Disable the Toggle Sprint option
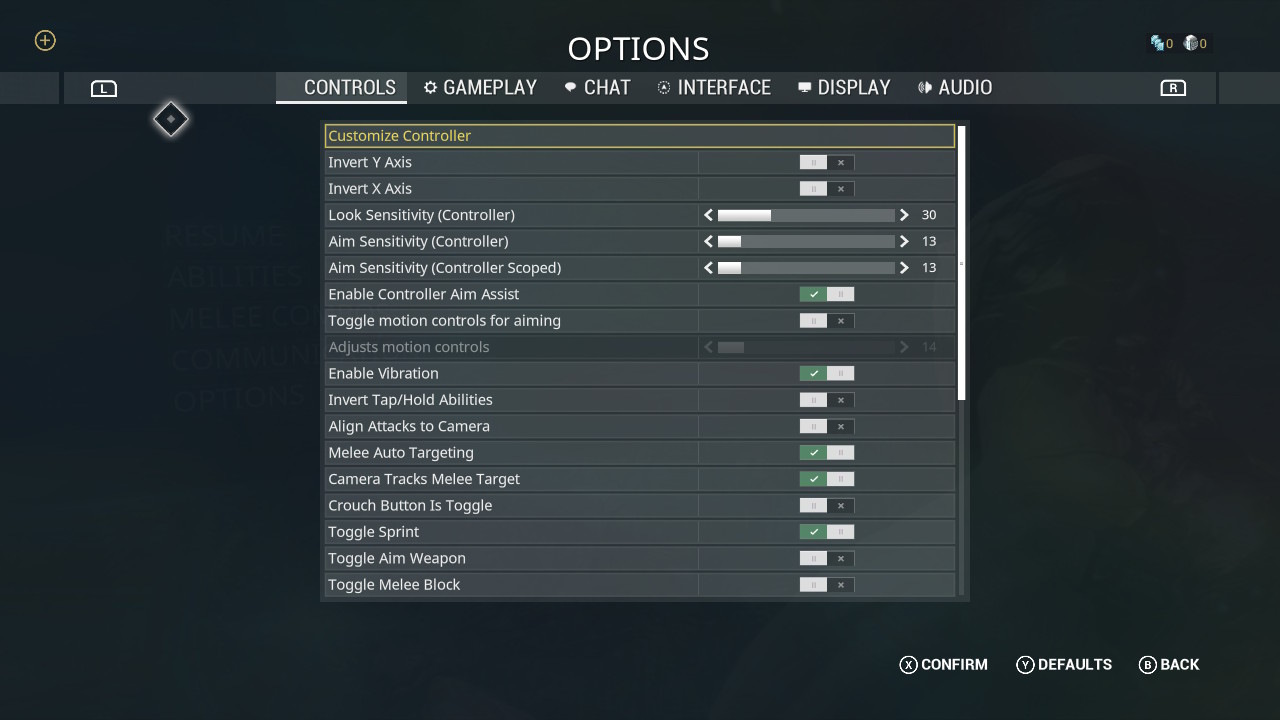 827,532
